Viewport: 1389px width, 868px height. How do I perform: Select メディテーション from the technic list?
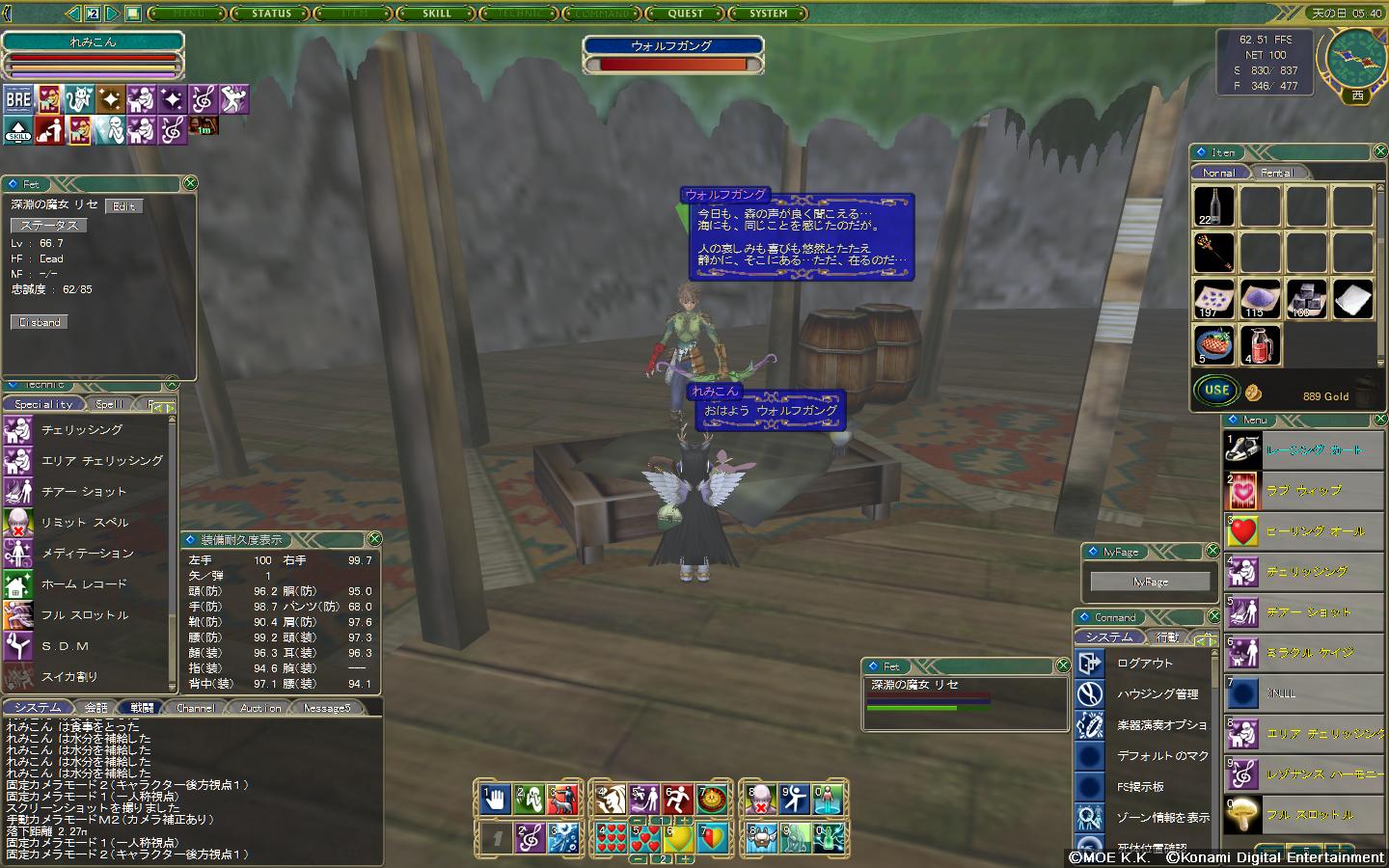click(87, 554)
